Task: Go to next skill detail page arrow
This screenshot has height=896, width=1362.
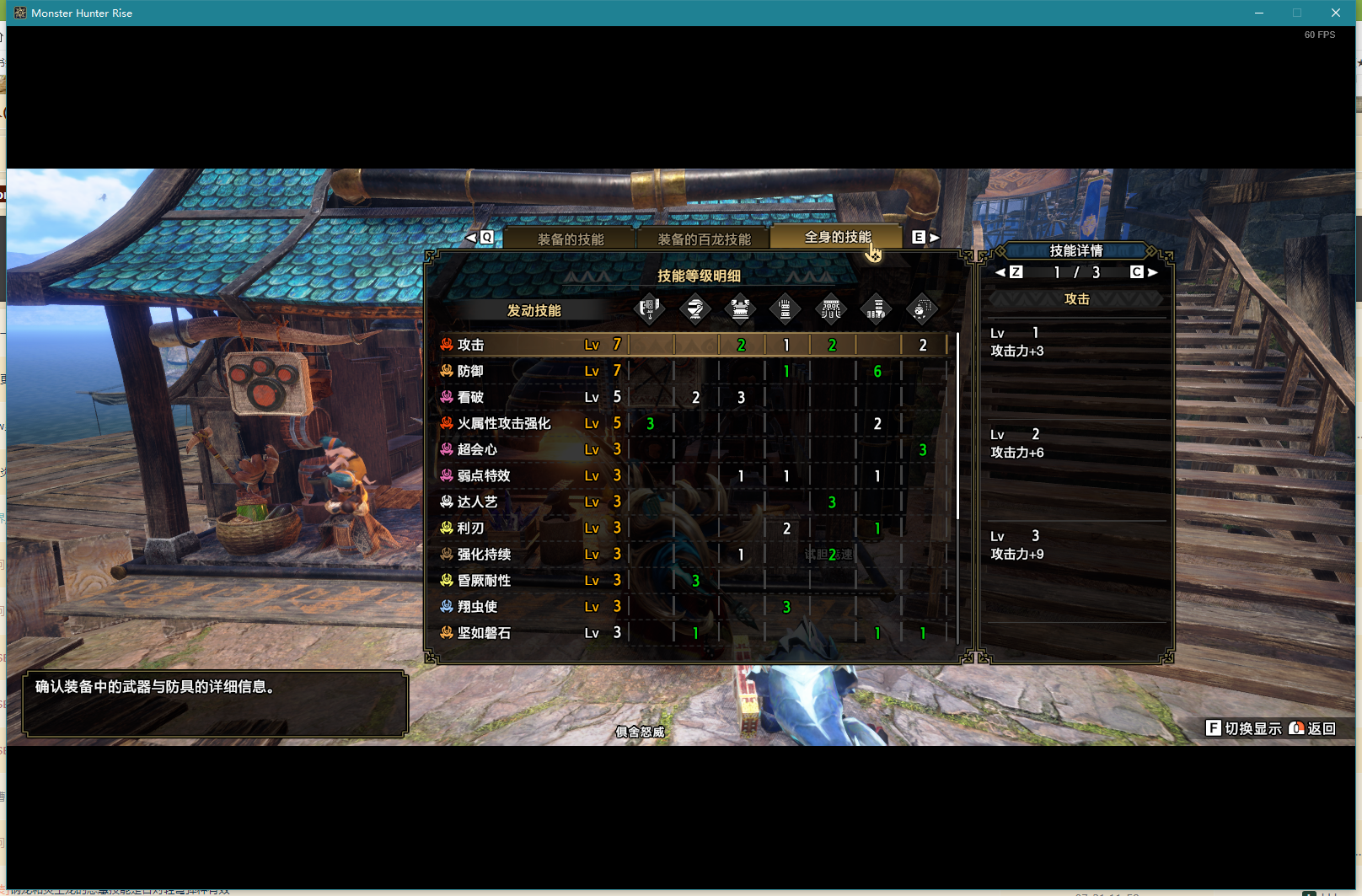Action: 1152,272
